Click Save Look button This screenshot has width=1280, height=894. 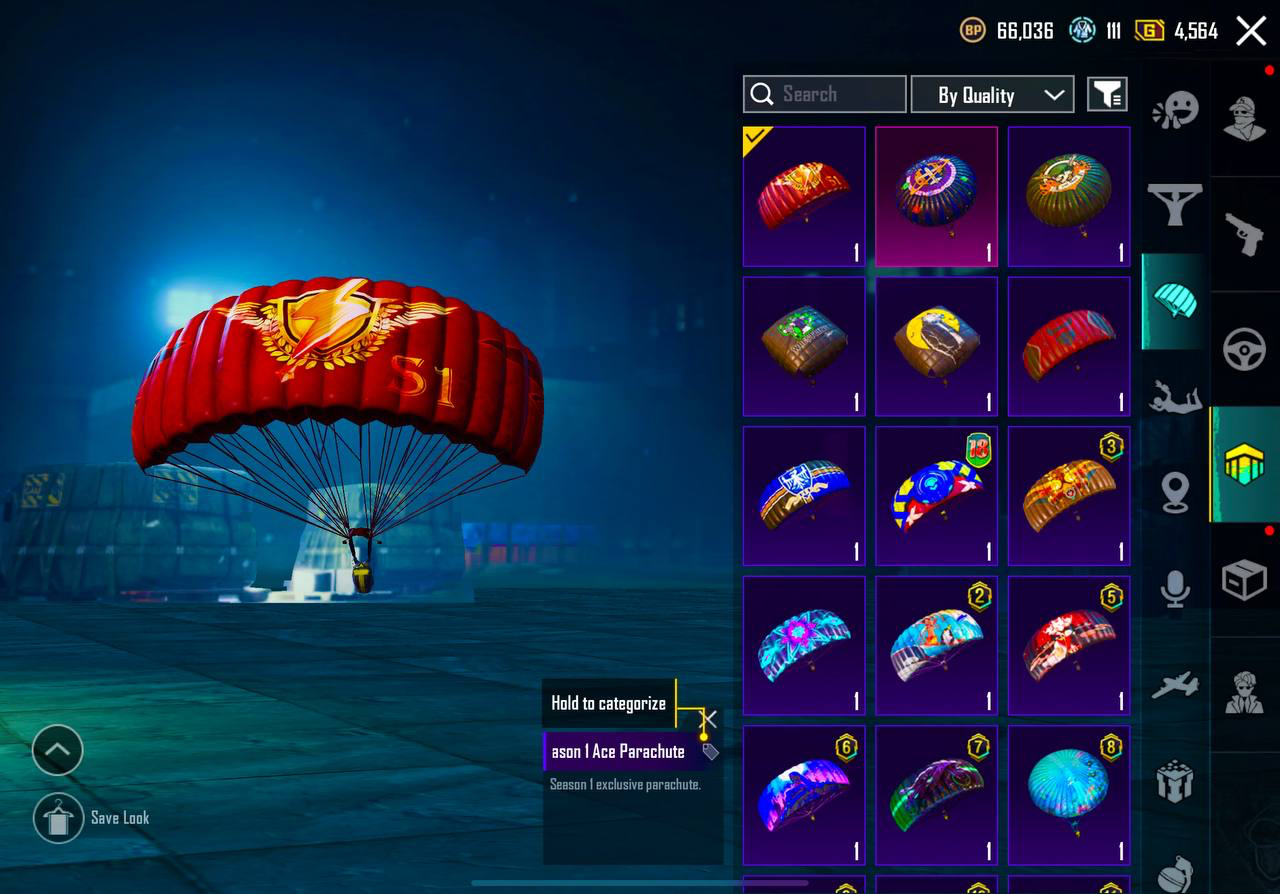(58, 818)
